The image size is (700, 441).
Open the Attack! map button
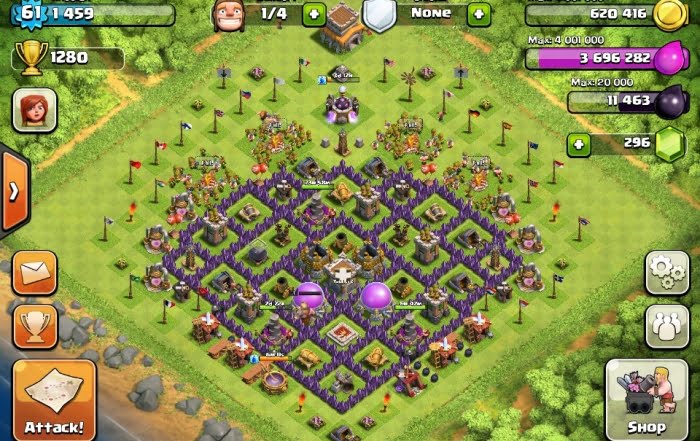(x=54, y=400)
